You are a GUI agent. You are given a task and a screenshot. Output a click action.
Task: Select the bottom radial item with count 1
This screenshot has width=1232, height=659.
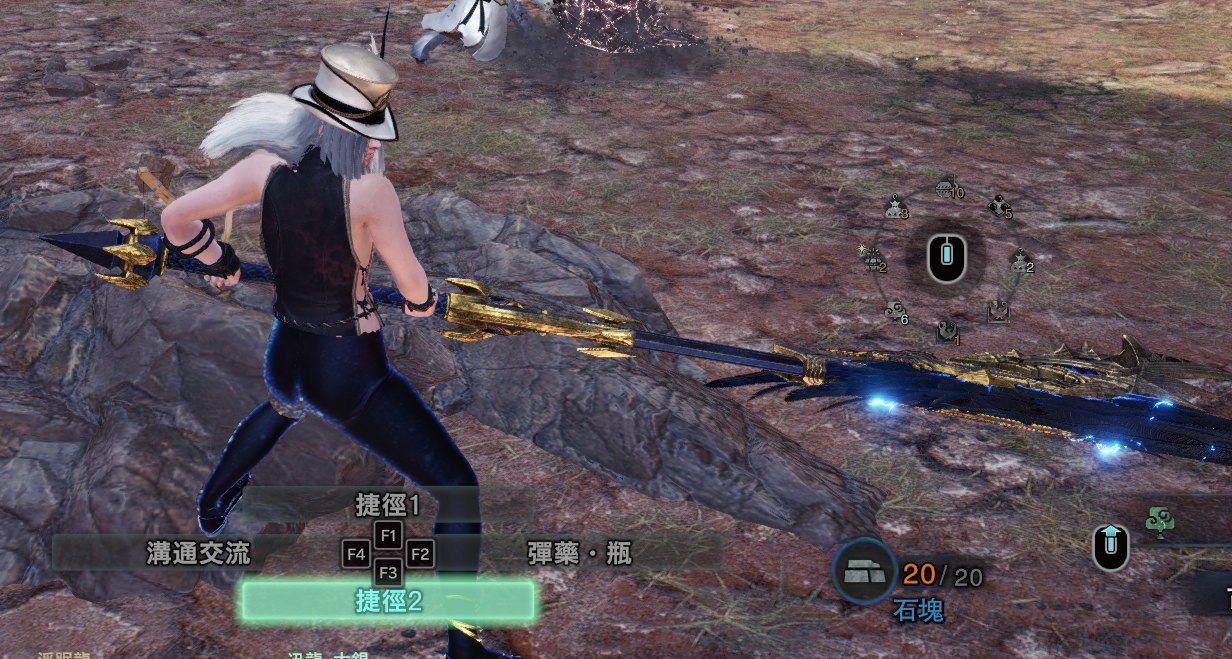point(945,332)
